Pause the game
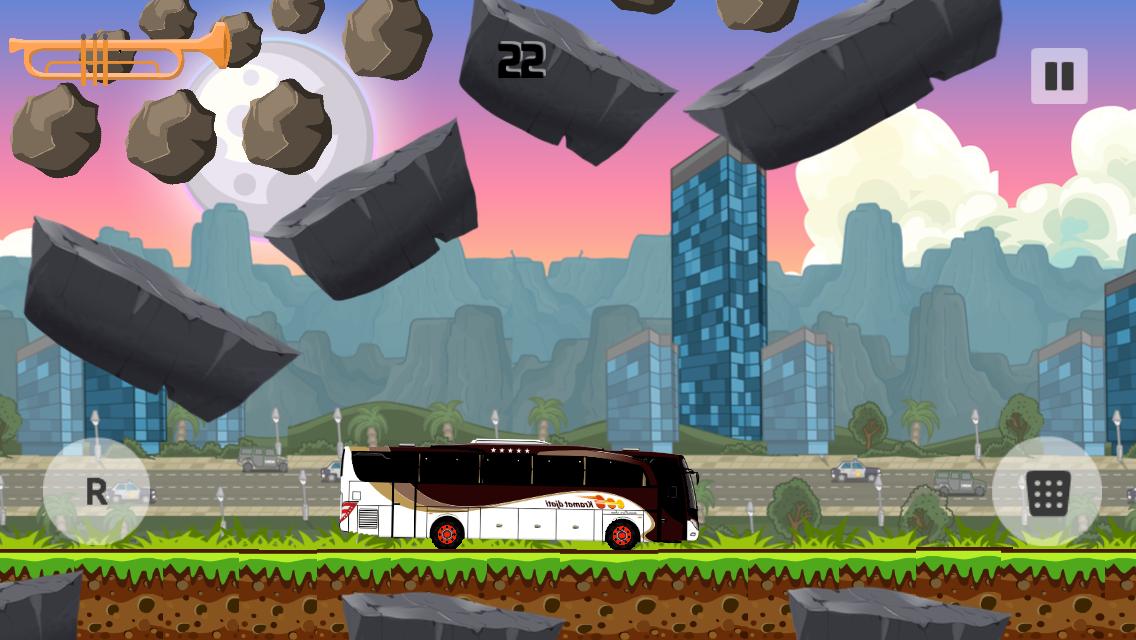This screenshot has width=1136, height=640. pyautogui.click(x=1059, y=76)
